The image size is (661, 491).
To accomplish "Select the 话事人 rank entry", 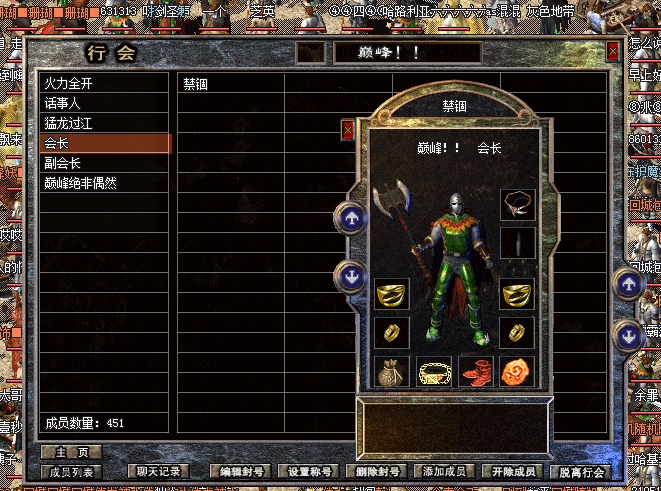I will point(63,104).
